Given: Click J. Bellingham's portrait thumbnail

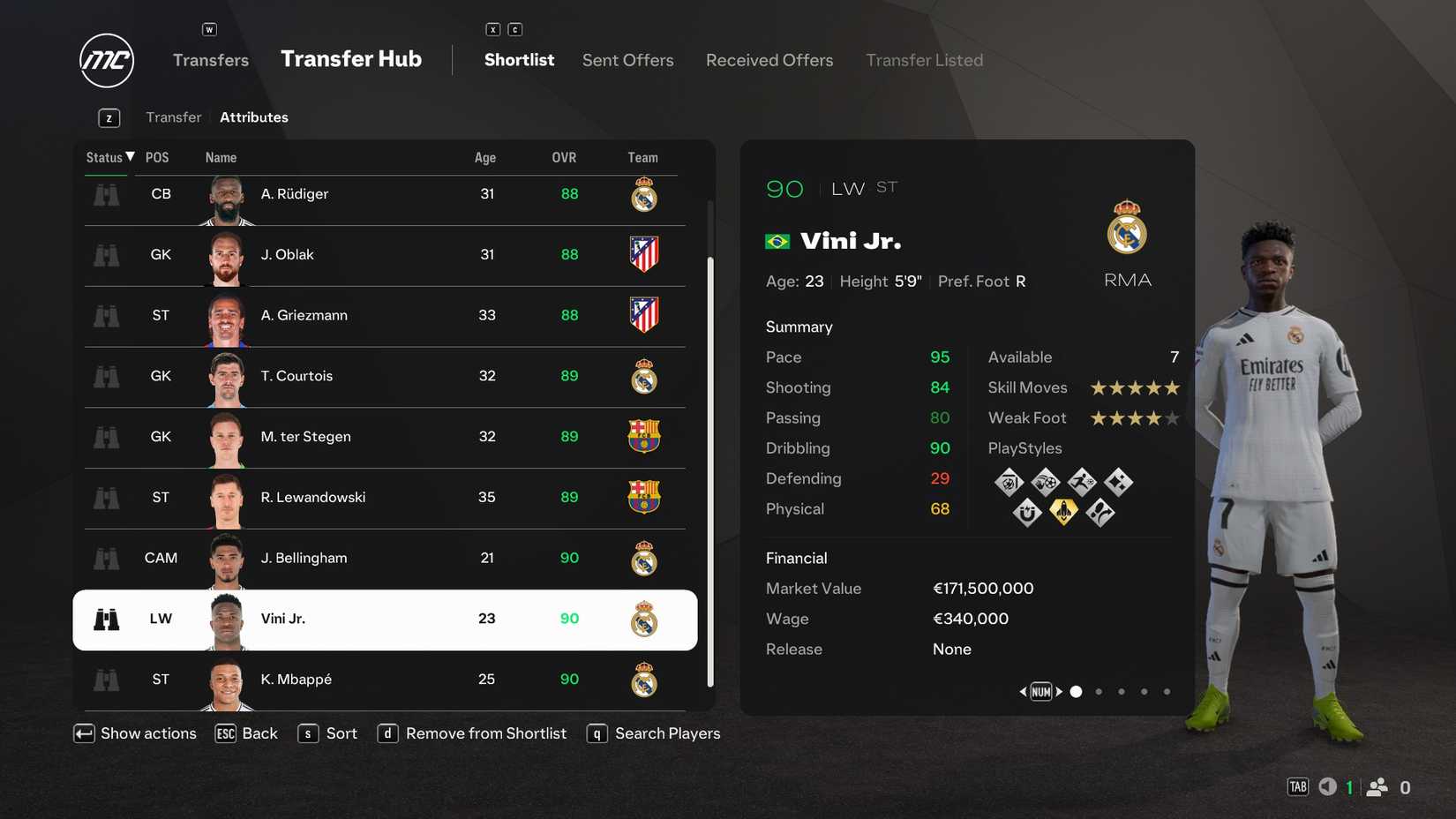Looking at the screenshot, I should [x=226, y=558].
